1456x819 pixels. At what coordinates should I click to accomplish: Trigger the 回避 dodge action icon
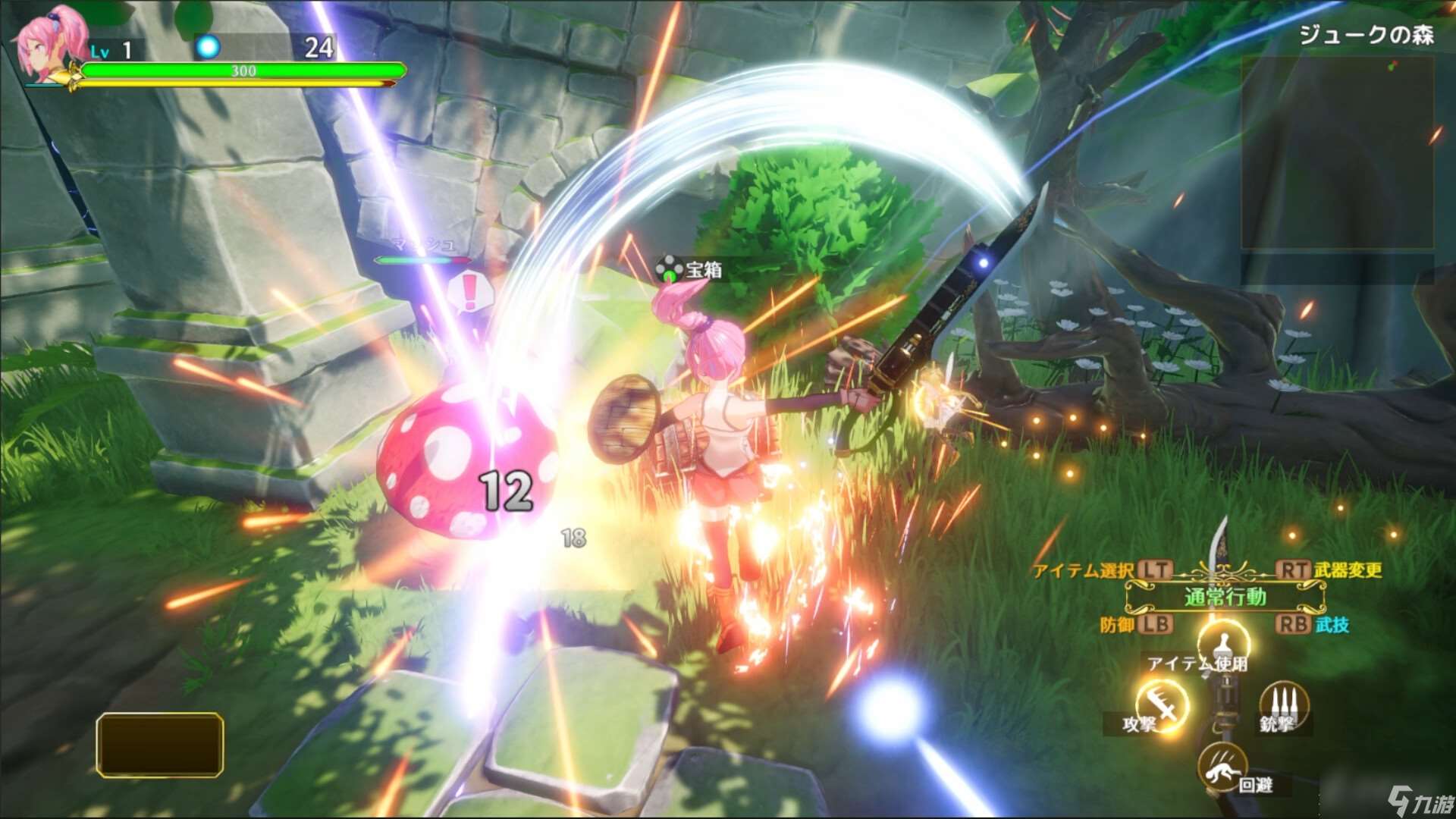[x=1222, y=767]
